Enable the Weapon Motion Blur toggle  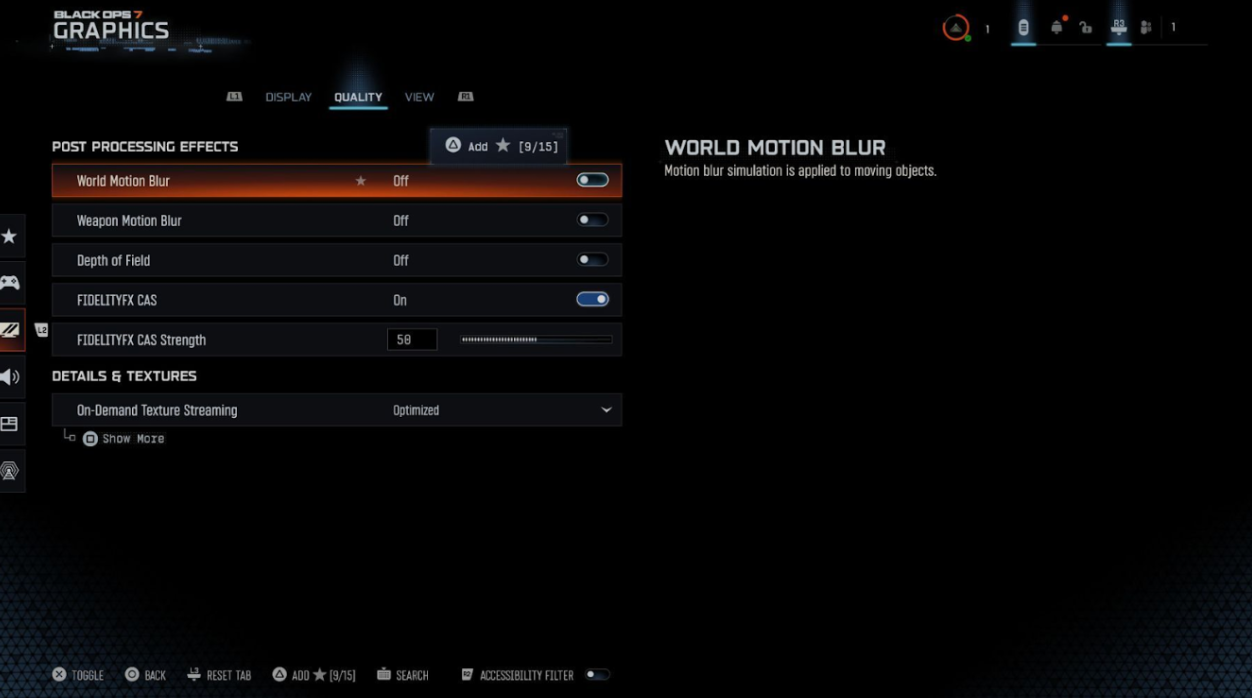tap(592, 220)
